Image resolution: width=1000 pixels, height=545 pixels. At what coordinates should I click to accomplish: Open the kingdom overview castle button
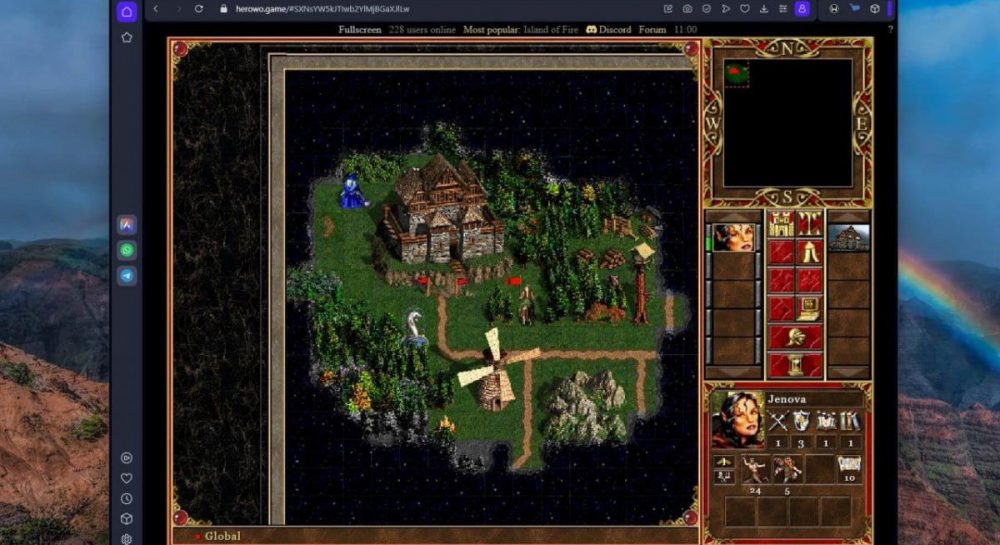point(781,224)
